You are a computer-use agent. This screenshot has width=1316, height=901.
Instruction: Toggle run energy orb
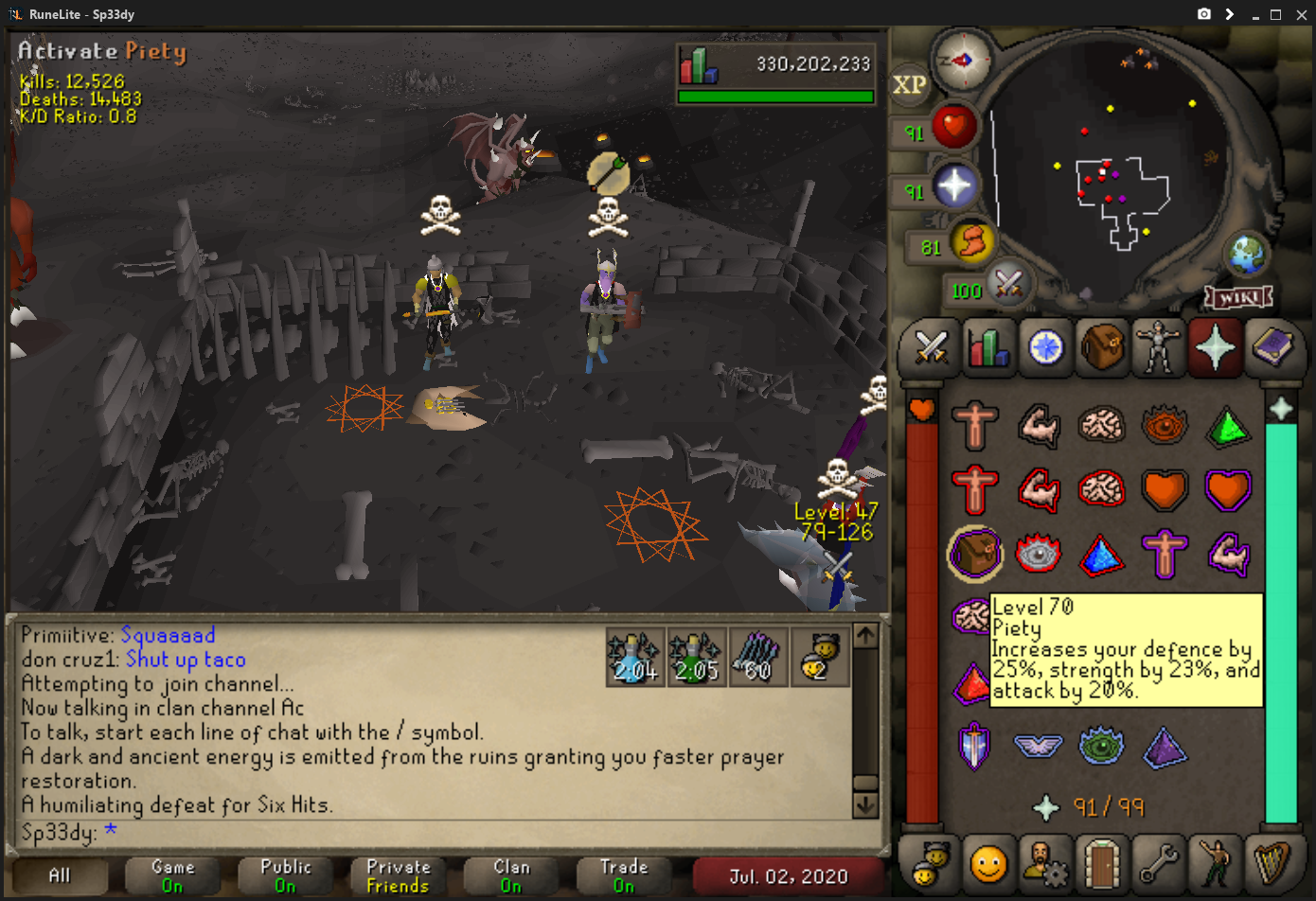pyautogui.click(x=971, y=243)
